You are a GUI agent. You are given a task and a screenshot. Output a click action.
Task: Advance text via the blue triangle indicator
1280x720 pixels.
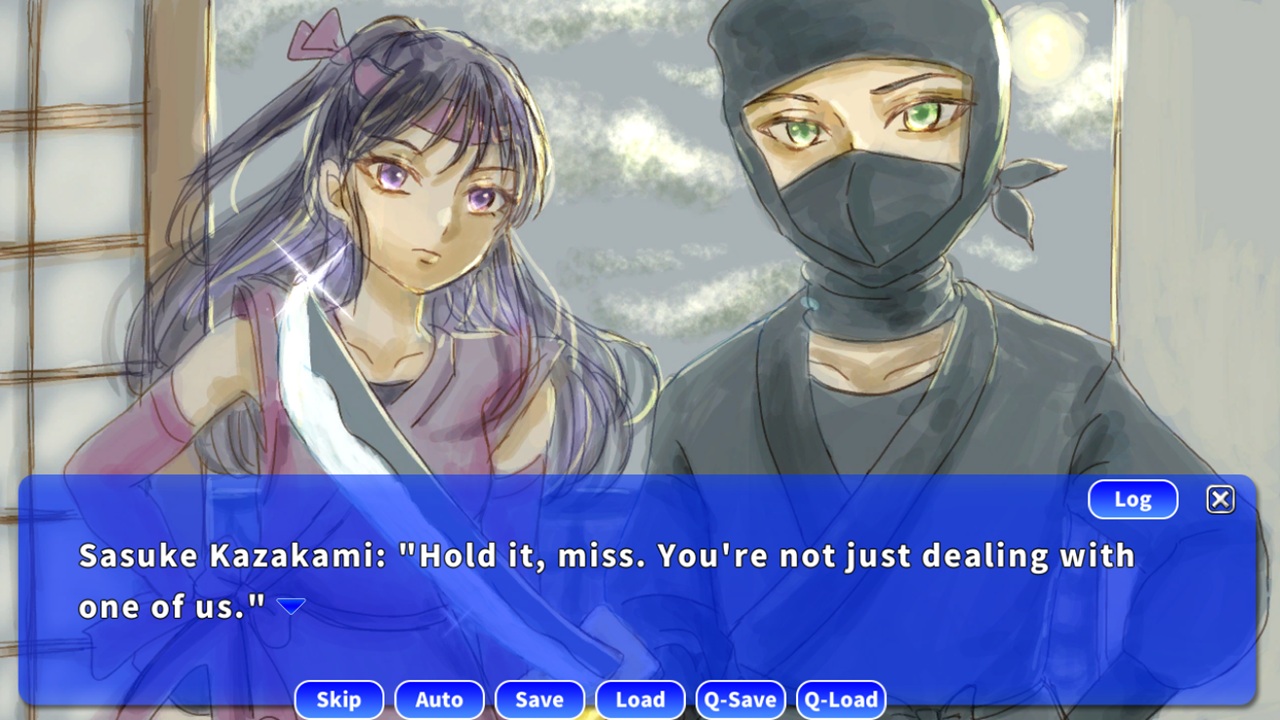(290, 604)
